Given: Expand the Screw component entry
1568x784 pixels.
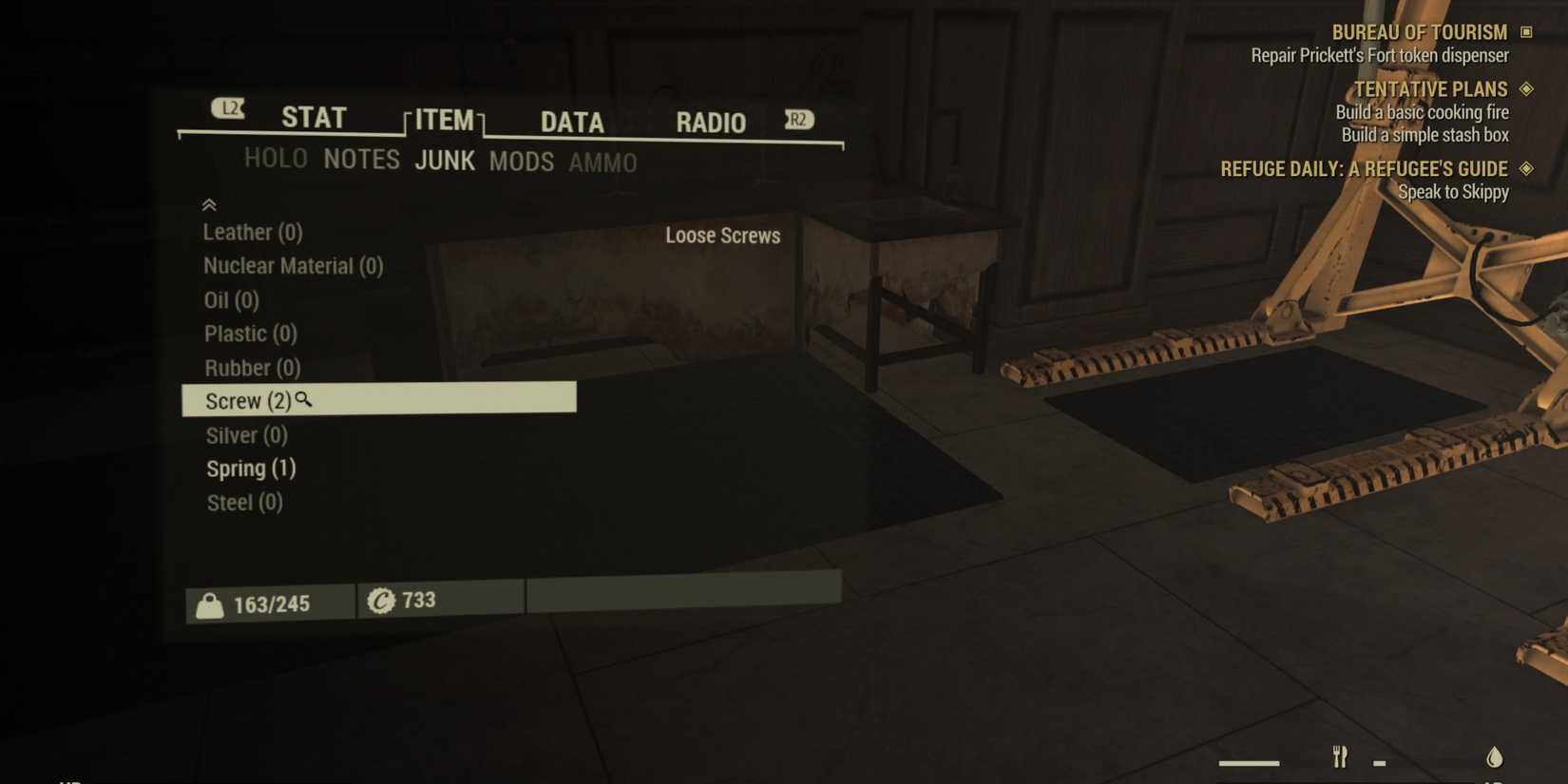Looking at the screenshot, I should click(x=247, y=400).
